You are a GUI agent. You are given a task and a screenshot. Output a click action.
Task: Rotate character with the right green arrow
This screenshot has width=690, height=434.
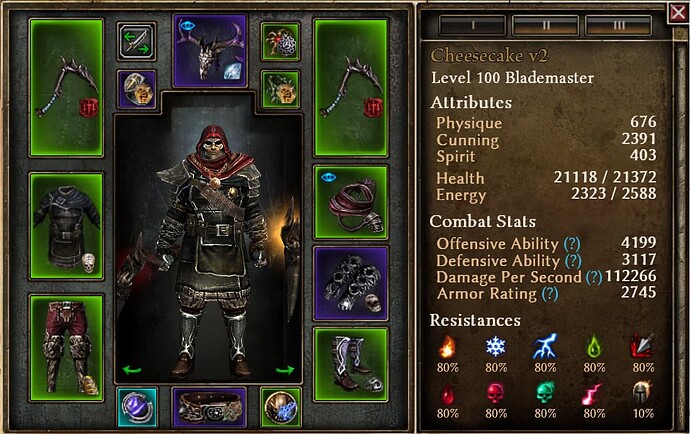(285, 370)
